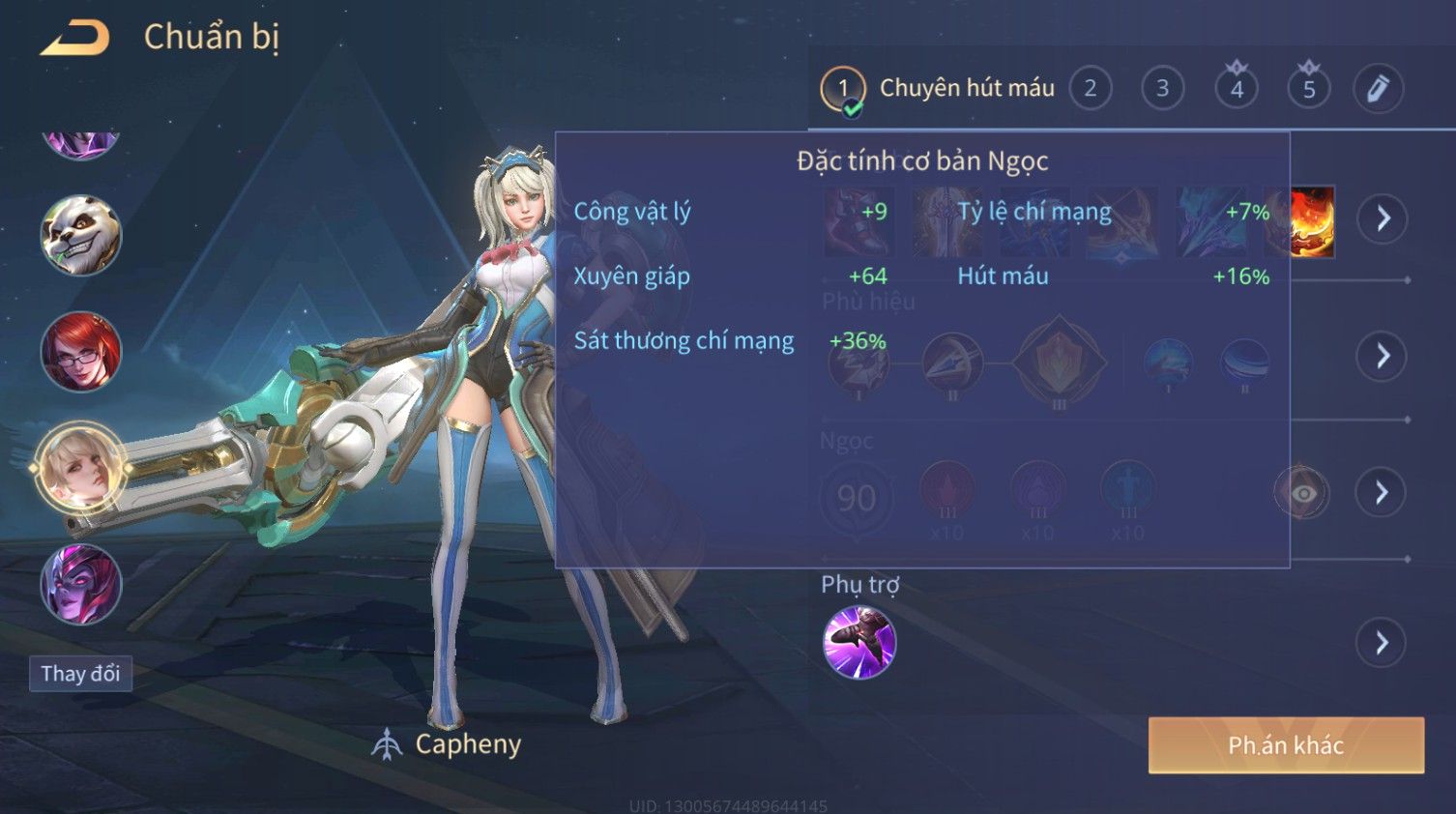Open preset slot 5
Screen dimensions: 1456x814
(1309, 89)
